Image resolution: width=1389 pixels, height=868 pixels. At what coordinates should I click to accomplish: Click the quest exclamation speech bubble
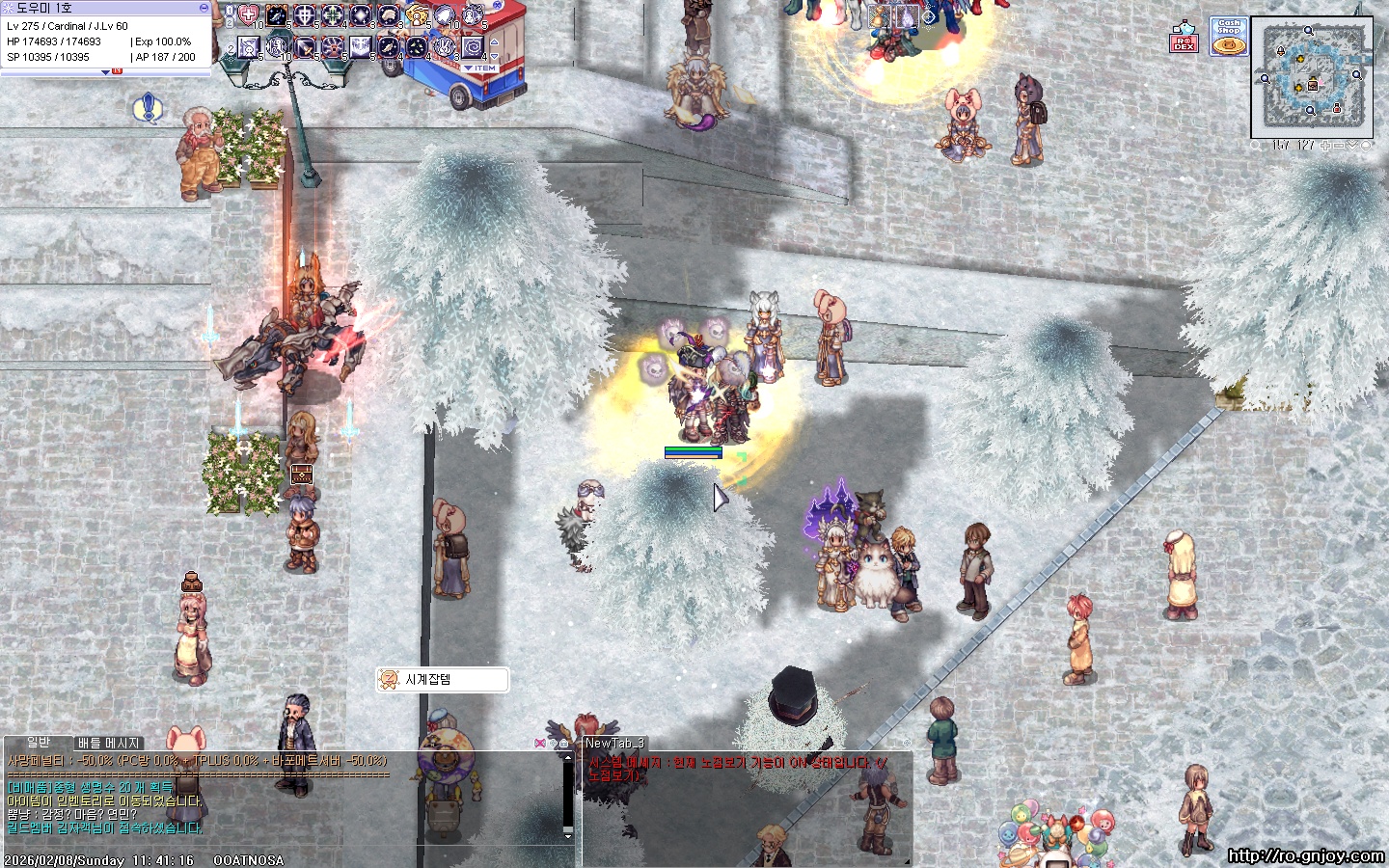tap(147, 108)
